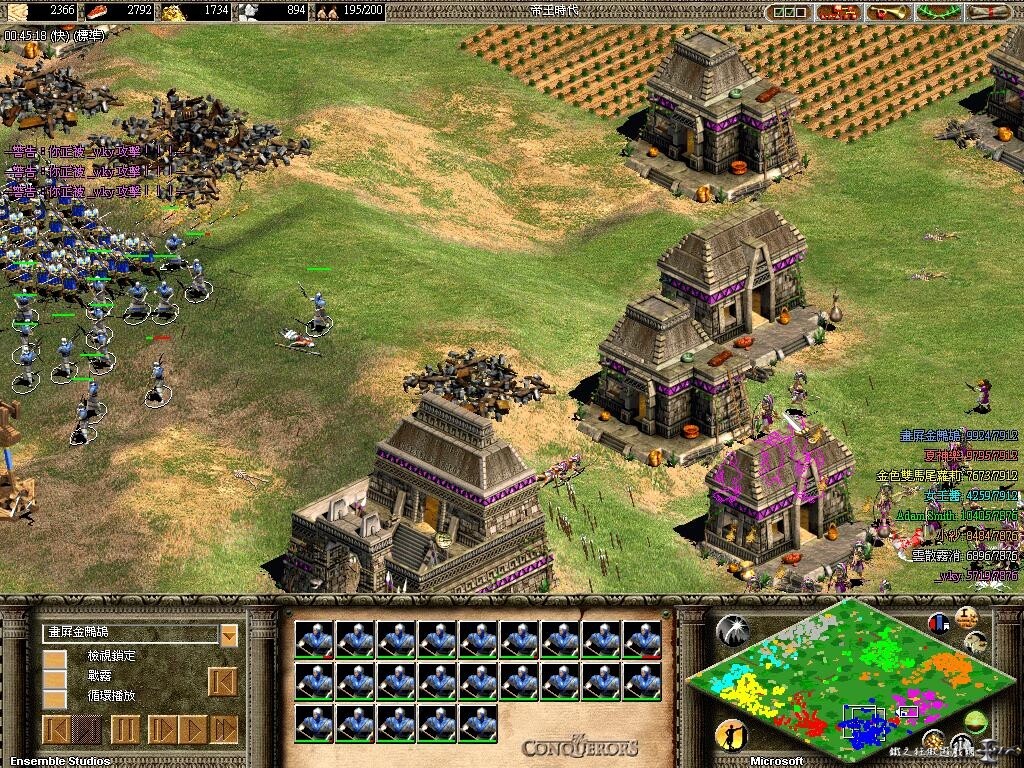Activate the signal flare icon beside minimap

coord(732,630)
